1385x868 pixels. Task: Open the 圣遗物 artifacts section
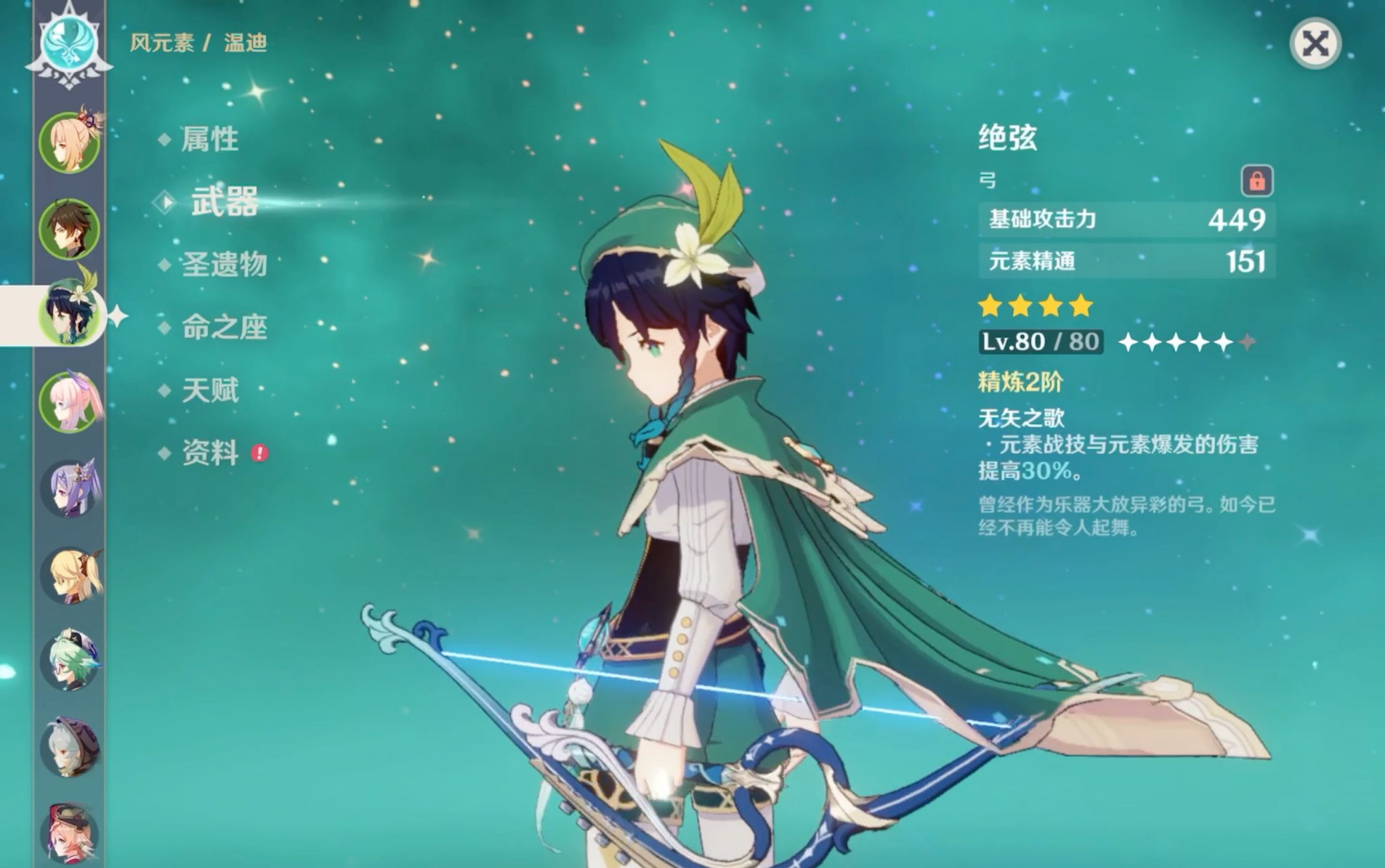[x=224, y=264]
